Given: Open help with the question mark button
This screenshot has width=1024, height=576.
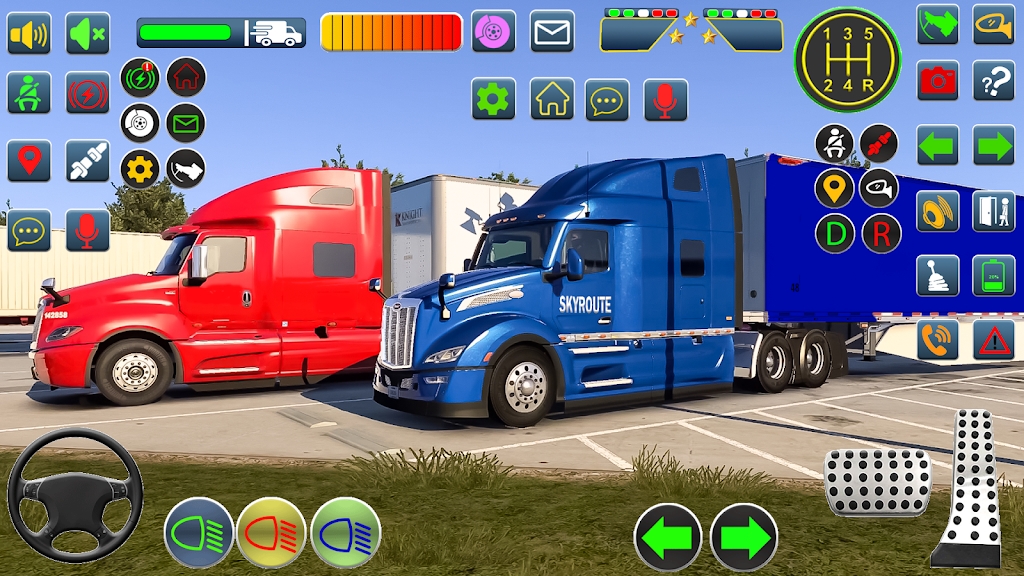Looking at the screenshot, I should [994, 80].
